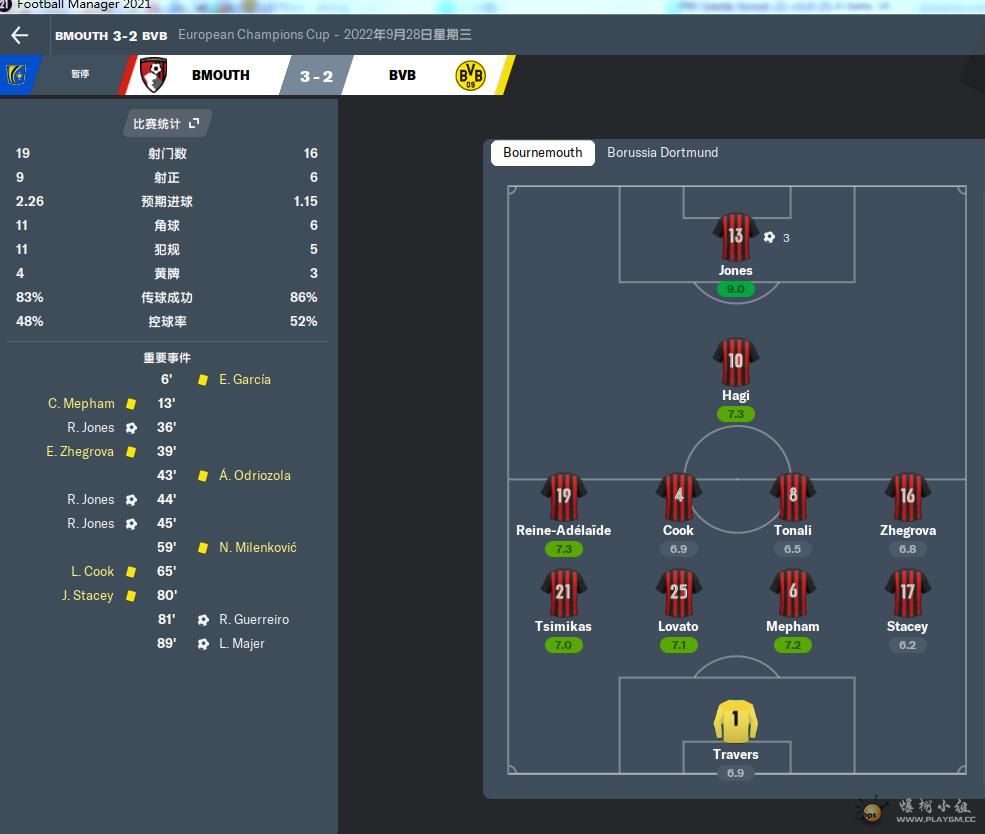985x834 pixels.
Task: Select striker Jones on the pitch
Action: click(x=735, y=238)
